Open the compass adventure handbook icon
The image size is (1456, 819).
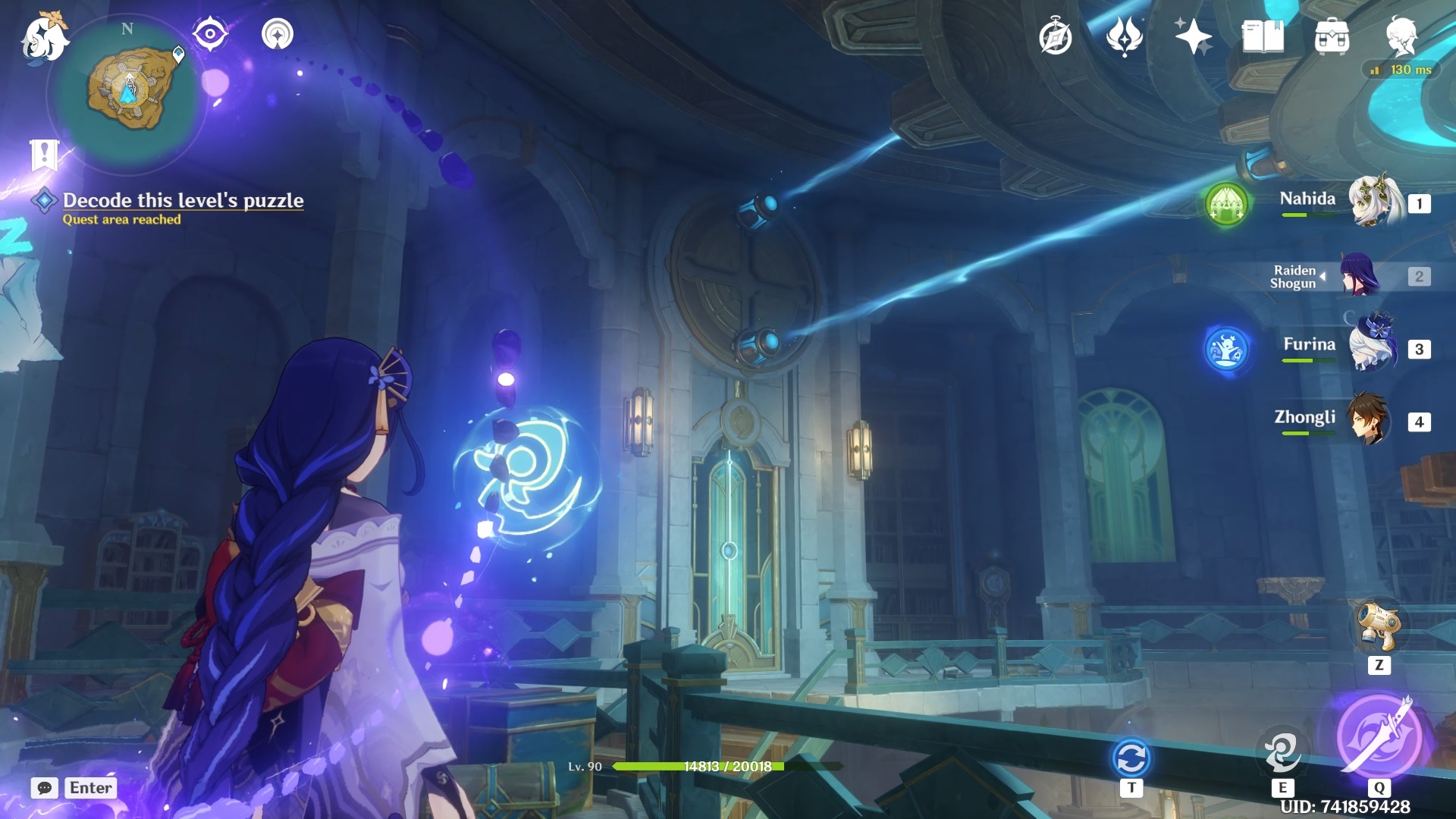[x=1055, y=36]
